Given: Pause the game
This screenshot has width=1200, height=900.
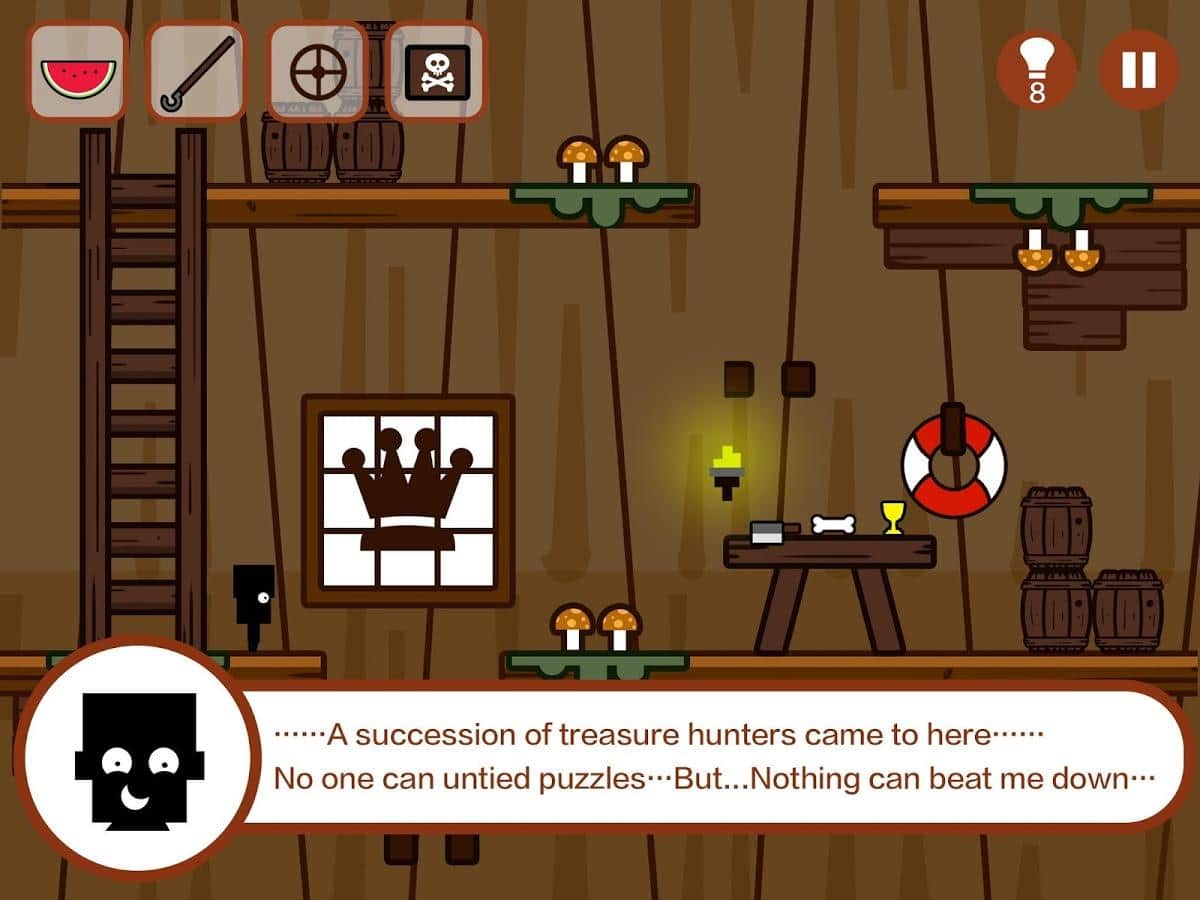Looking at the screenshot, I should (x=1139, y=70).
